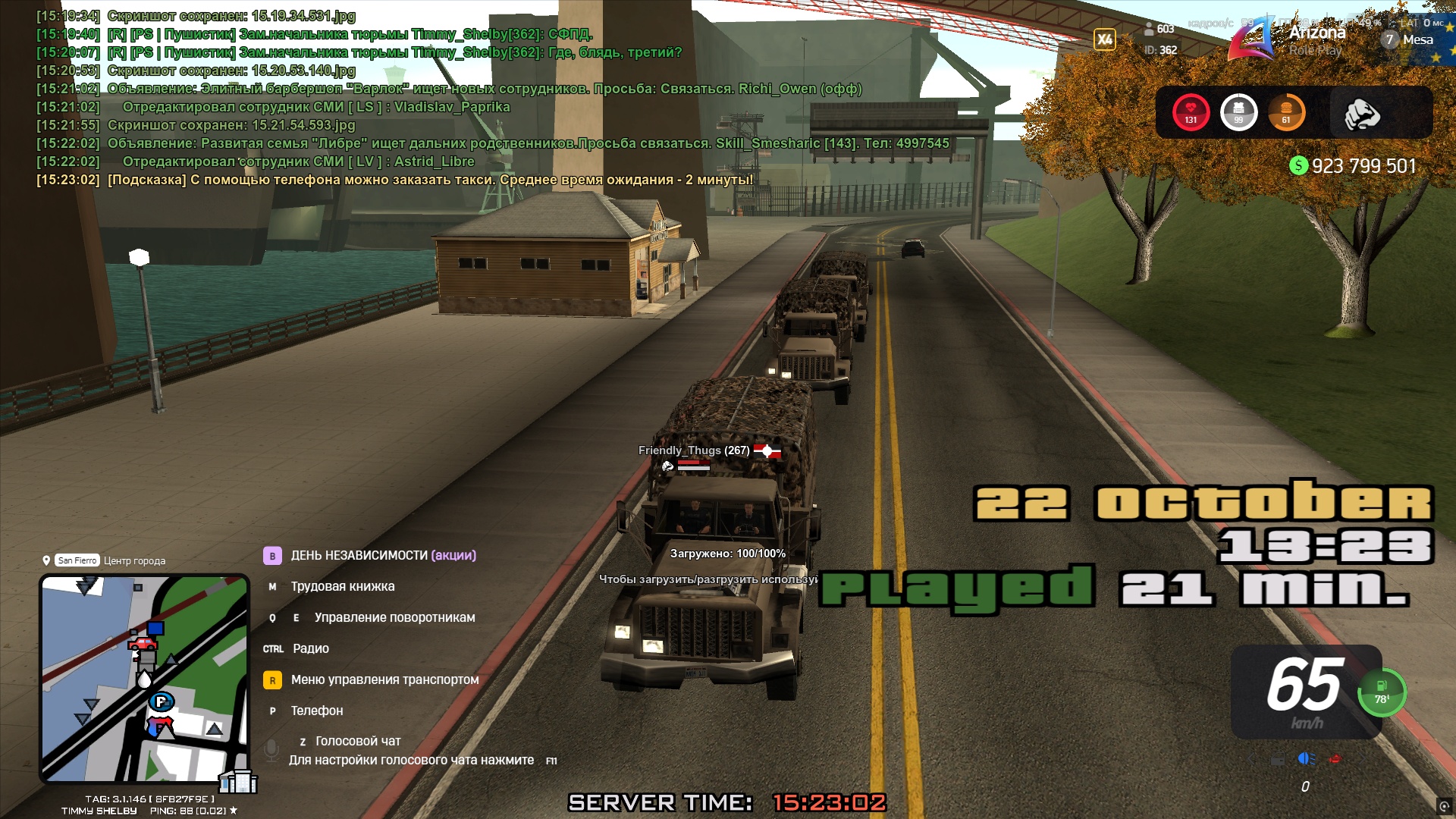Click the rotate icon in the screen corner
The width and height of the screenshot is (1456, 819).
[1443, 806]
